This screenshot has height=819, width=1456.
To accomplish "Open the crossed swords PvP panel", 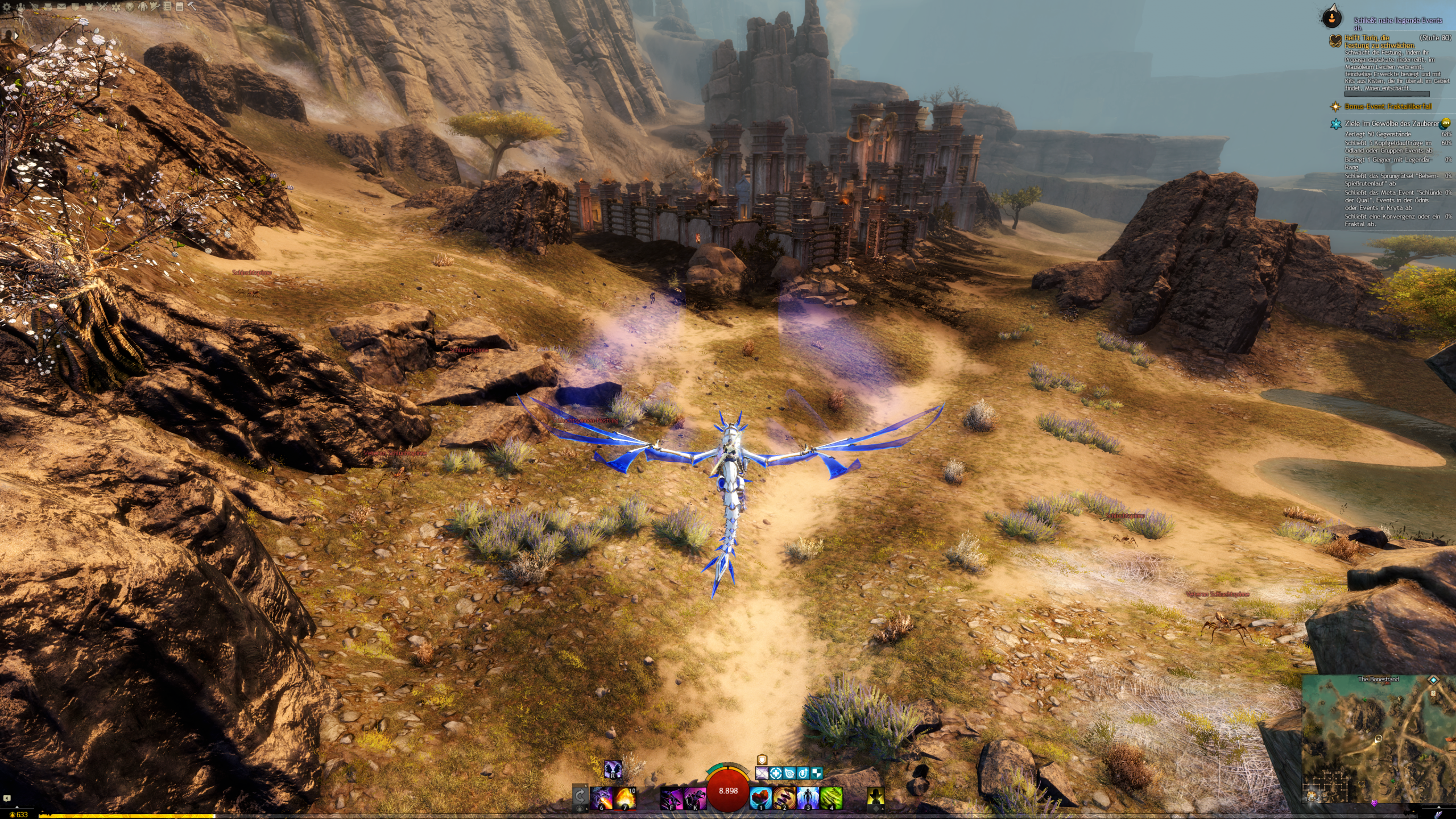I will [103, 7].
